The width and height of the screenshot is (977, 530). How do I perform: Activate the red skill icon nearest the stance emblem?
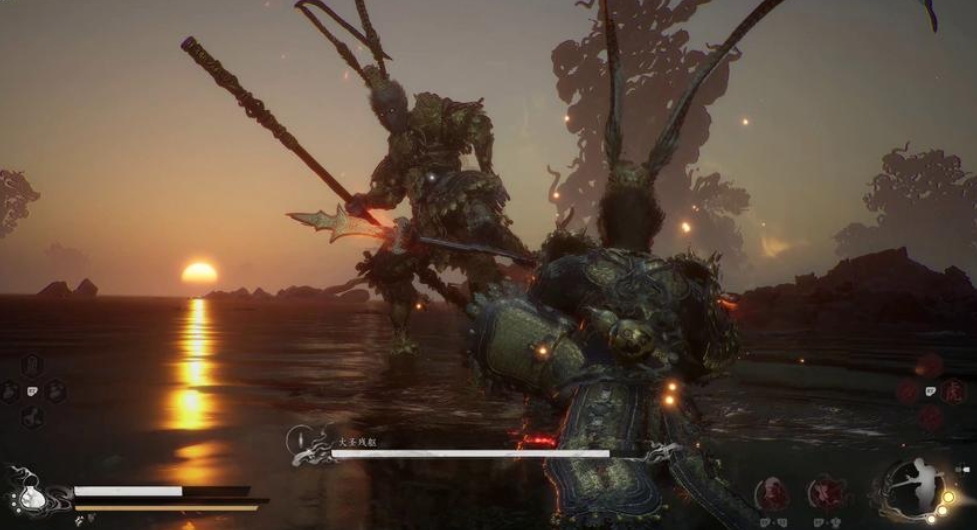coord(825,492)
